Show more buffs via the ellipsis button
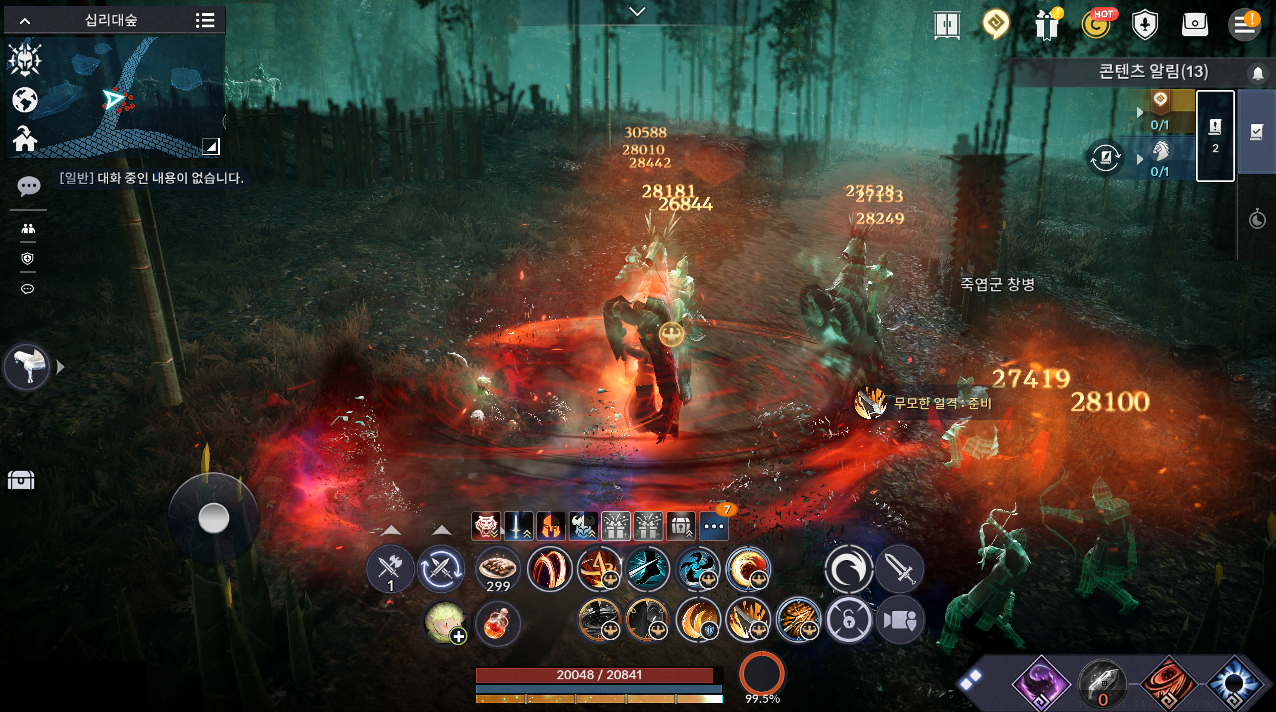Viewport: 1276px width, 712px height. point(714,525)
